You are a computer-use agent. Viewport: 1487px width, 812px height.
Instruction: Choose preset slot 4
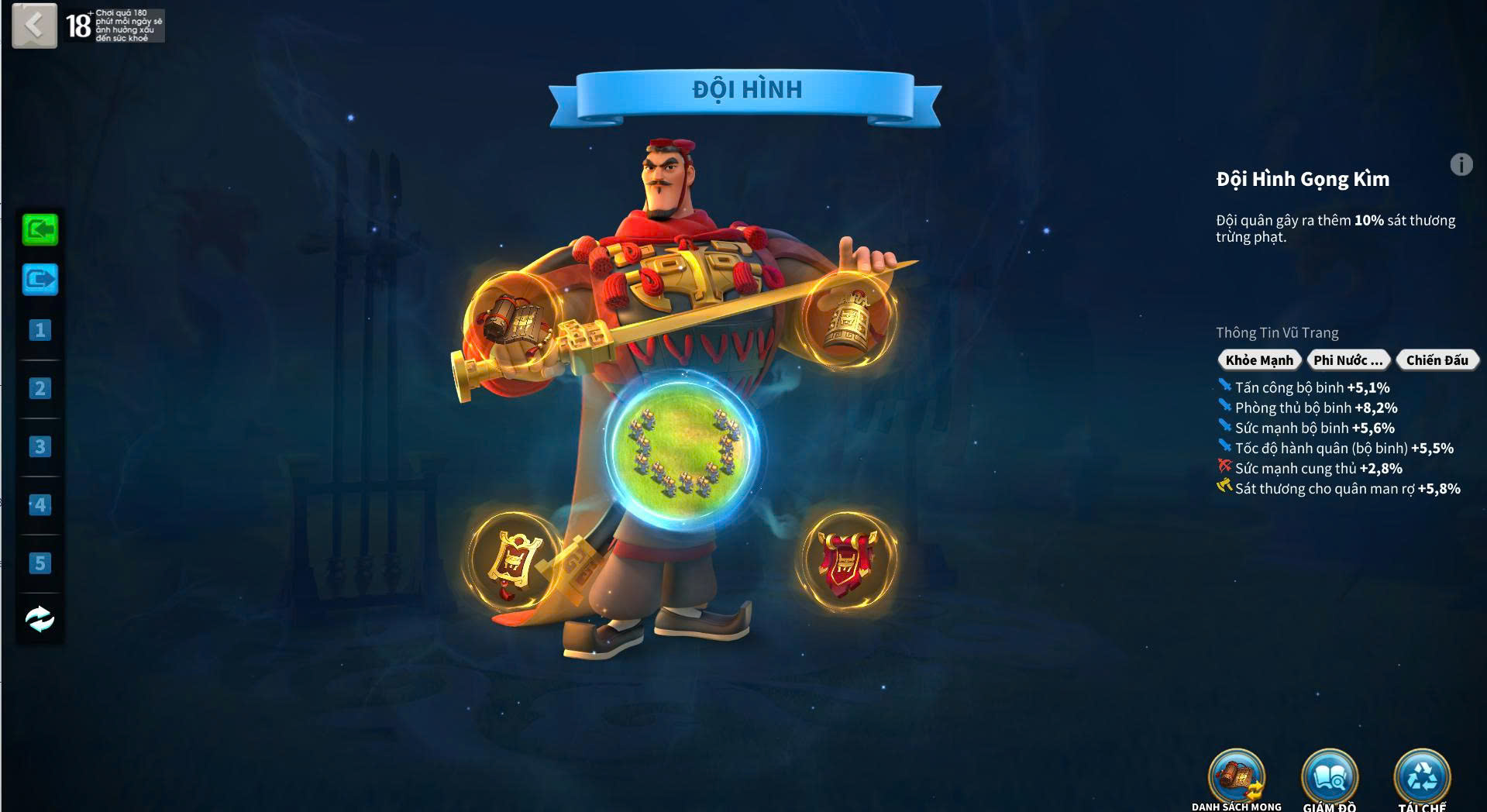40,505
